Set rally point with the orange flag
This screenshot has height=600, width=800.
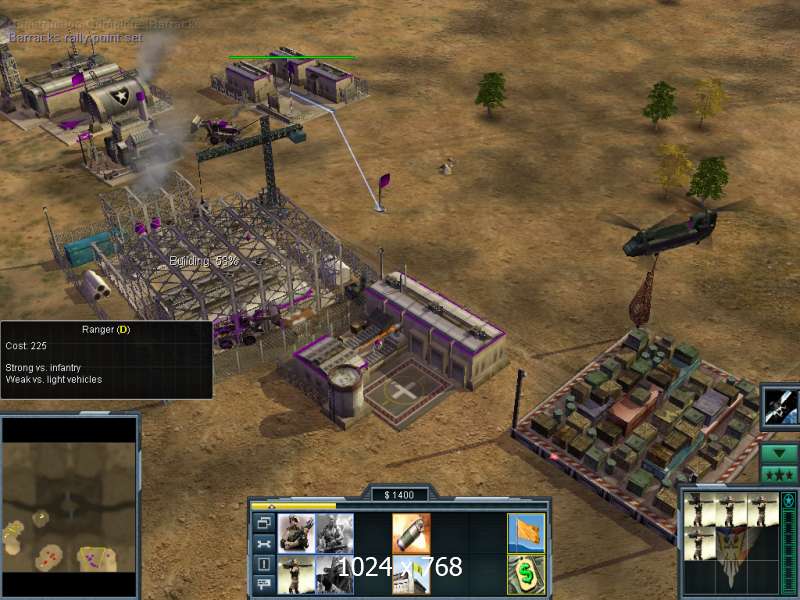(x=526, y=533)
